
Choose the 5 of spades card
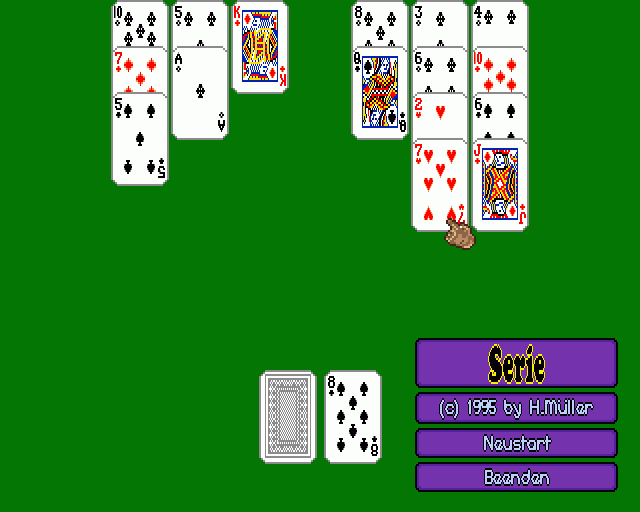(140, 140)
